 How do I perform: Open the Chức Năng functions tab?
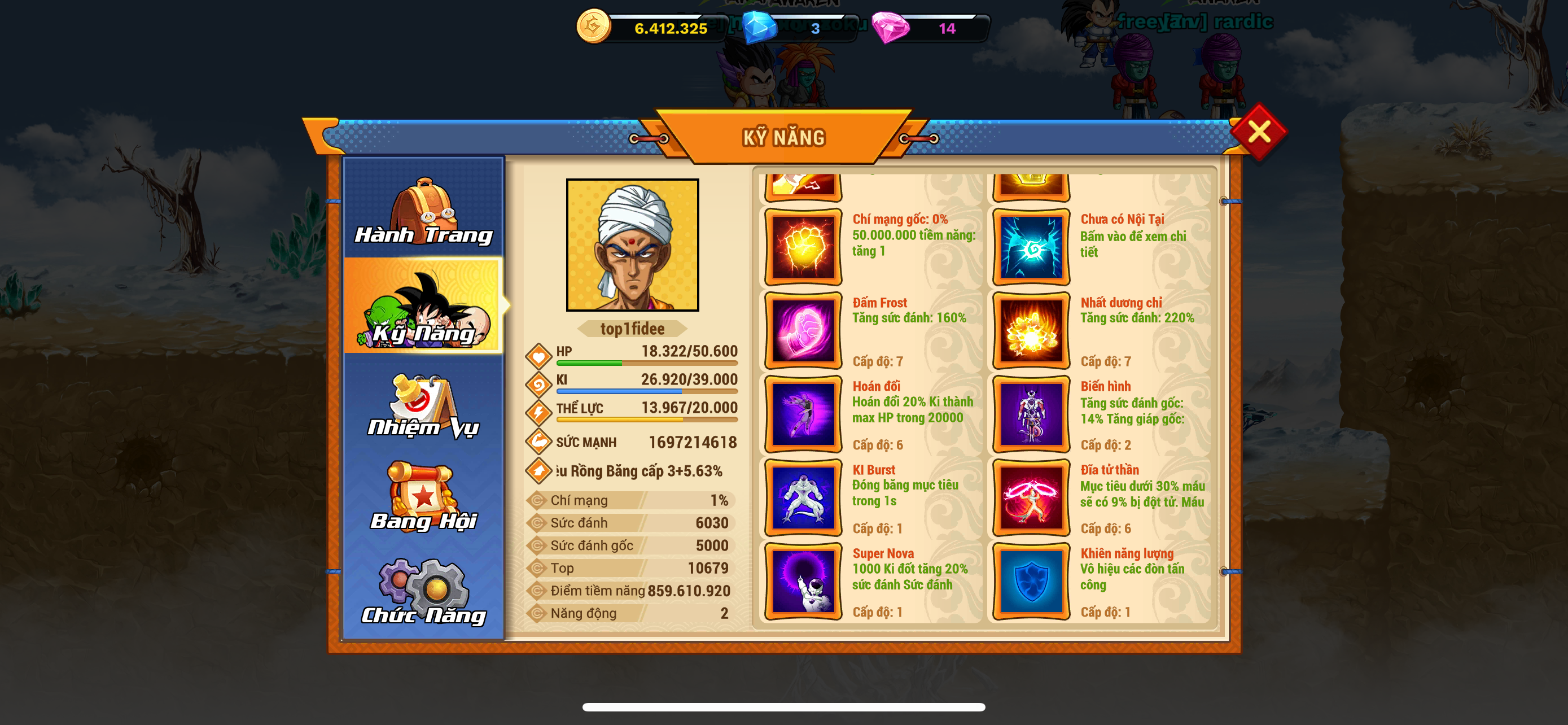(x=424, y=592)
